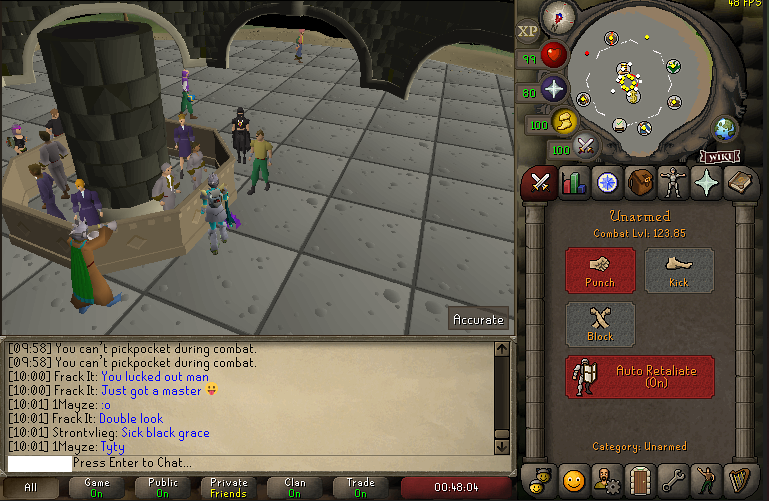Toggle Auto Retaliate
Viewport: 769px width, 501px height.
click(640, 376)
